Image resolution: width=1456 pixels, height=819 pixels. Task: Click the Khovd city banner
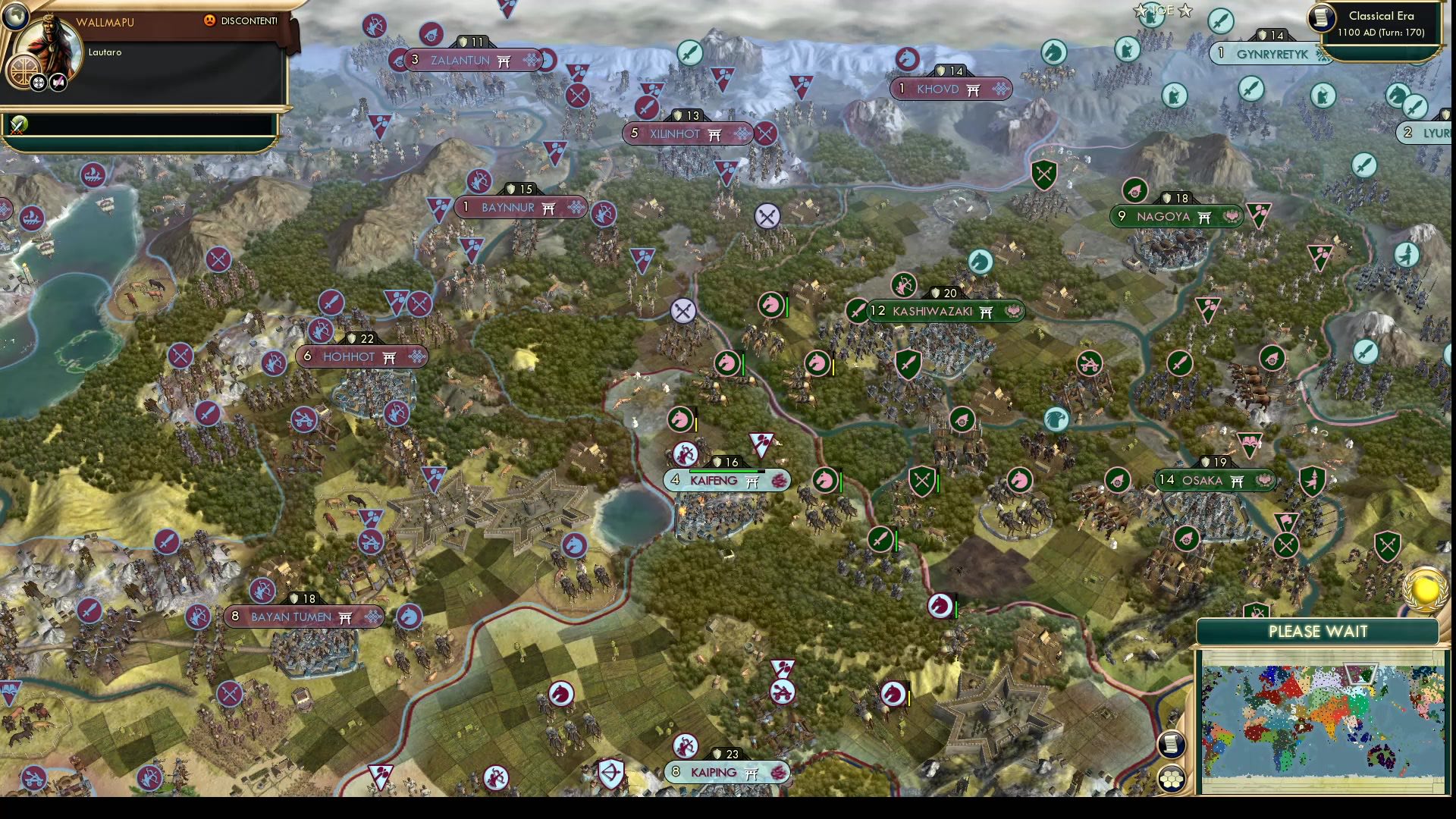[949, 89]
